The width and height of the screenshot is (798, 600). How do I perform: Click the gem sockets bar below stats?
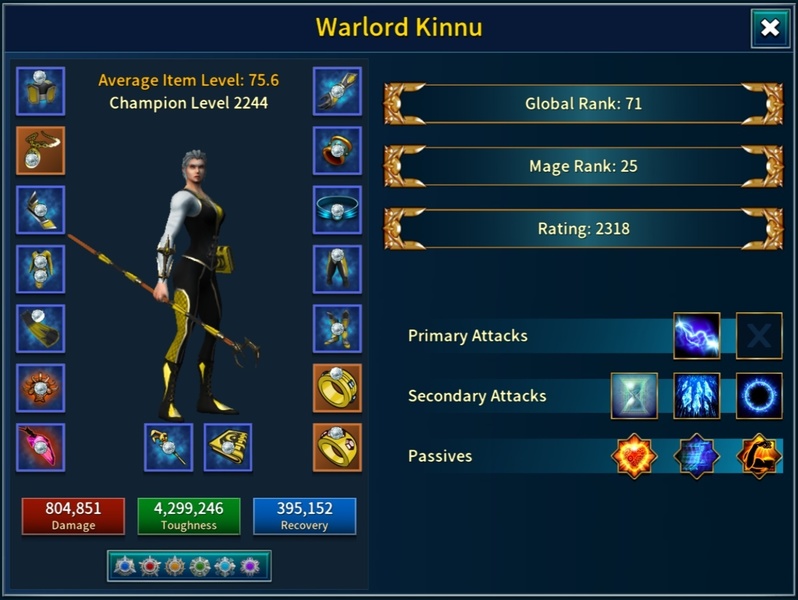tap(188, 566)
